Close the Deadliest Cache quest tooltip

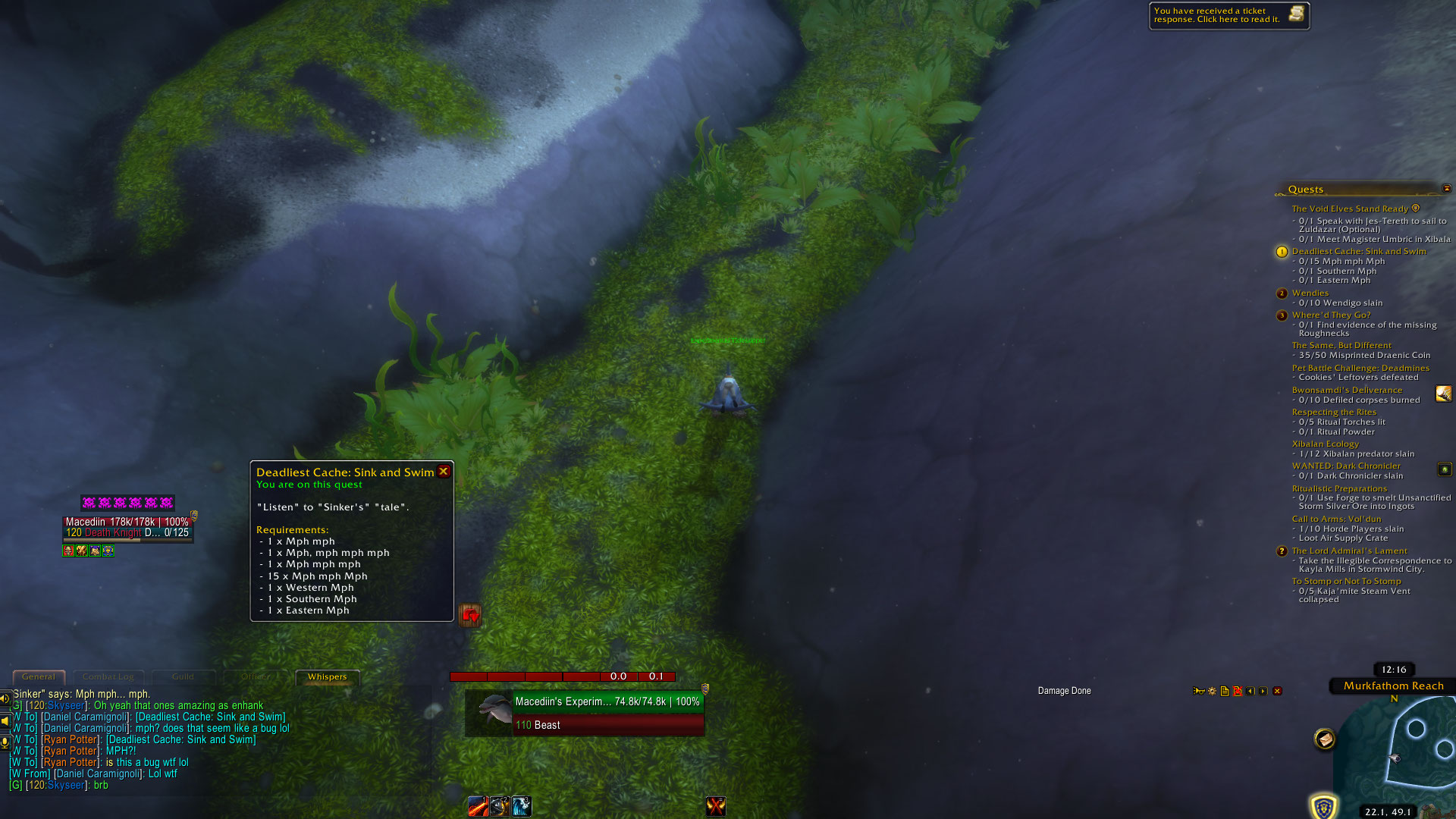click(x=444, y=472)
